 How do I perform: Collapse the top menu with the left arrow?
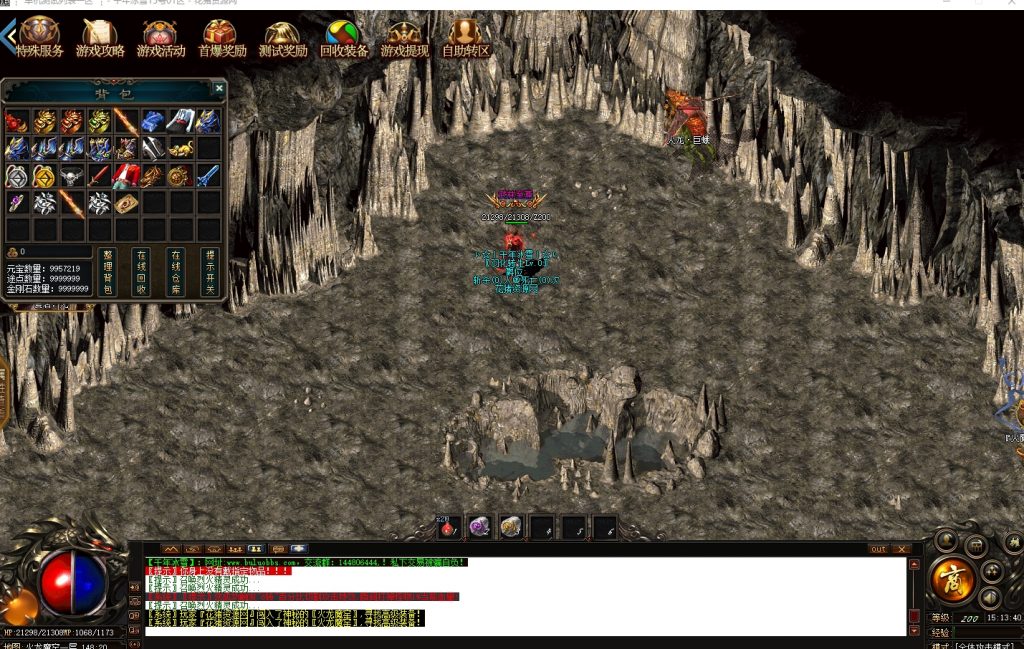[x=9, y=36]
